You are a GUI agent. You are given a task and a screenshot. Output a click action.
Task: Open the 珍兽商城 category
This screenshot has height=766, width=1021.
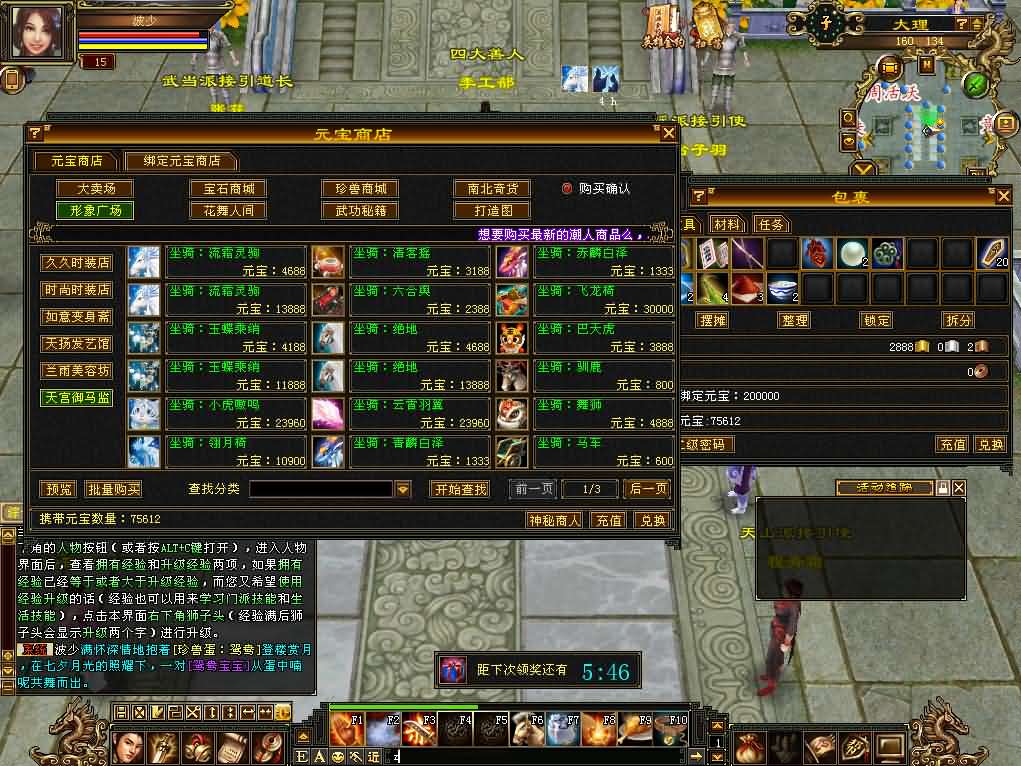pos(360,189)
